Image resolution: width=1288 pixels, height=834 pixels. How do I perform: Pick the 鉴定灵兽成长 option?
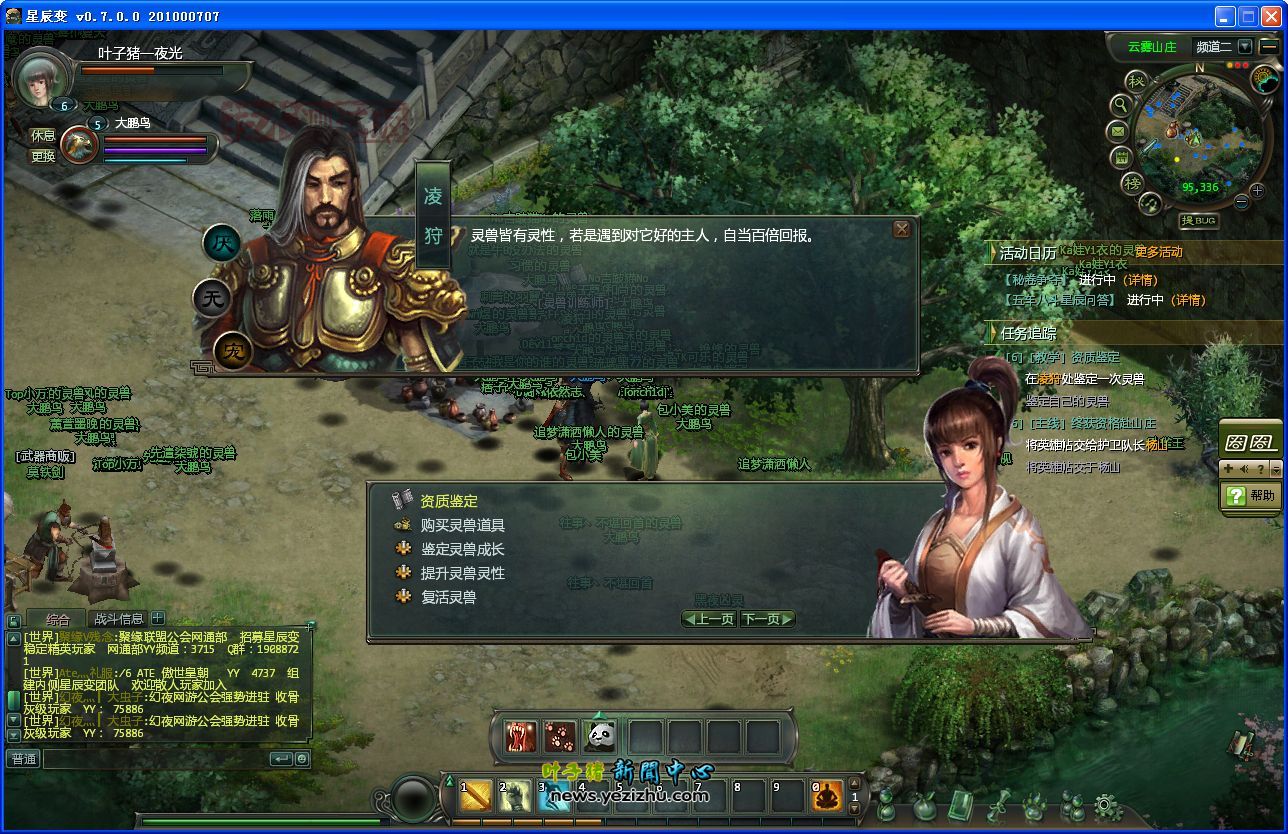pyautogui.click(x=462, y=549)
